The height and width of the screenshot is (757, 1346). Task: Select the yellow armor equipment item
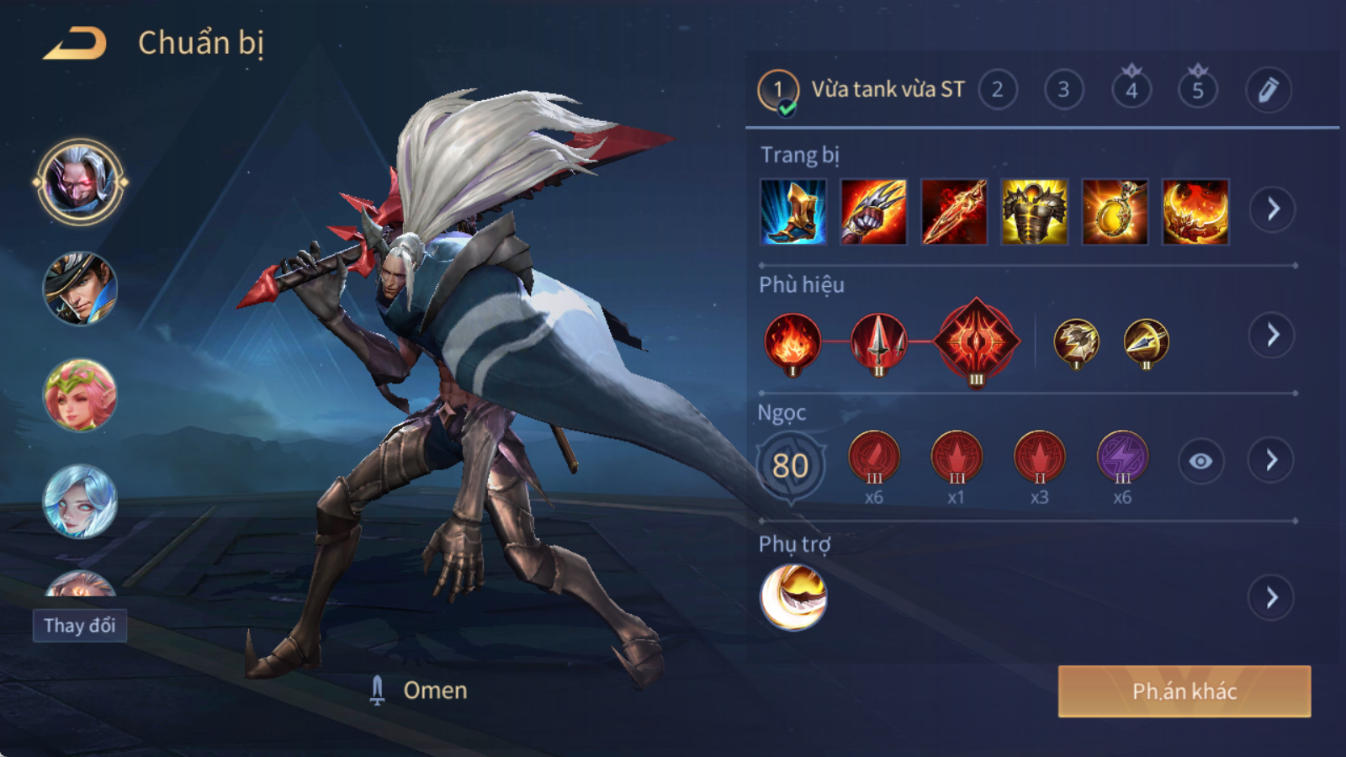[1034, 212]
